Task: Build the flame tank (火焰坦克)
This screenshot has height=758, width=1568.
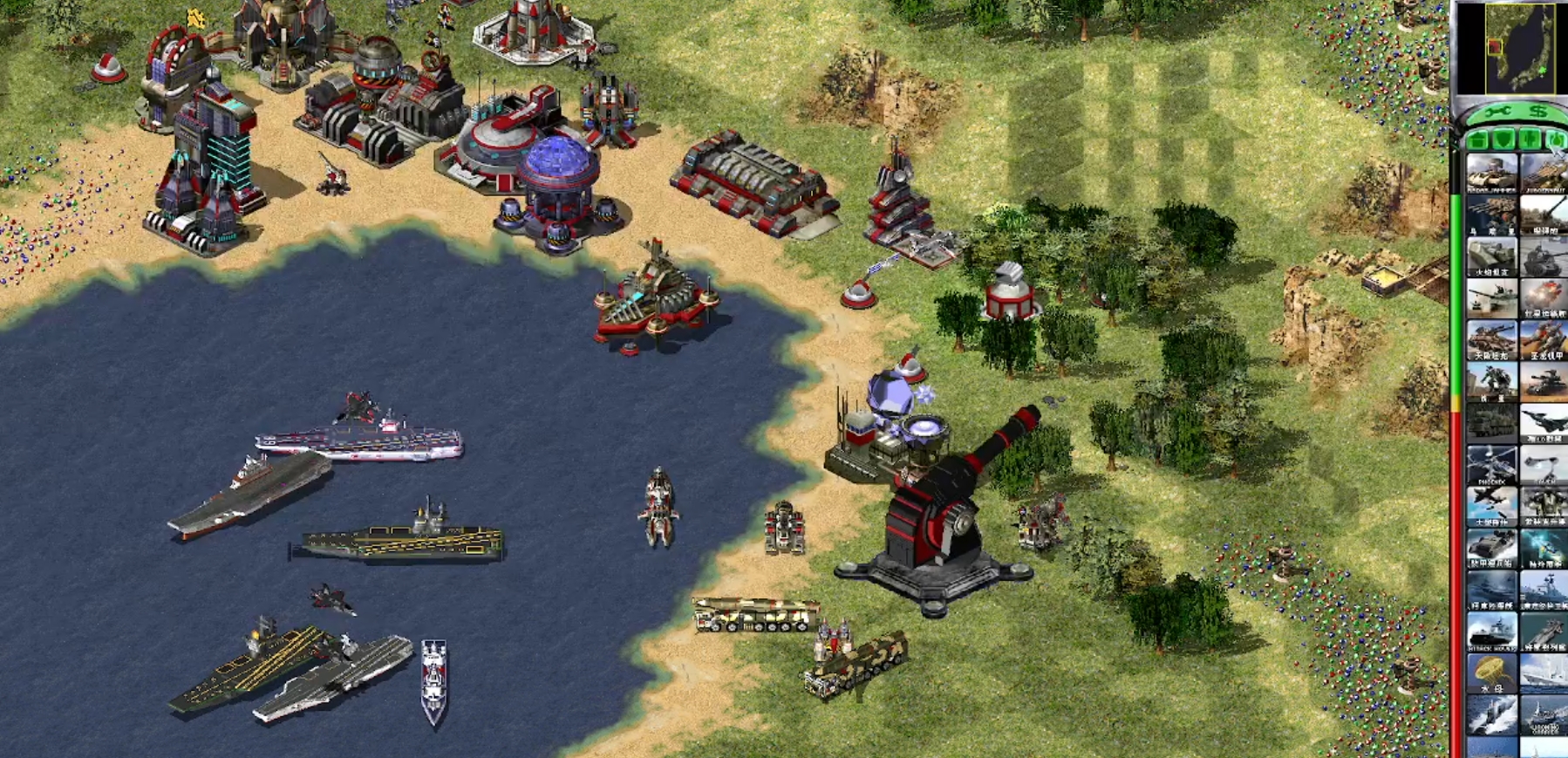Action: pyautogui.click(x=1491, y=257)
